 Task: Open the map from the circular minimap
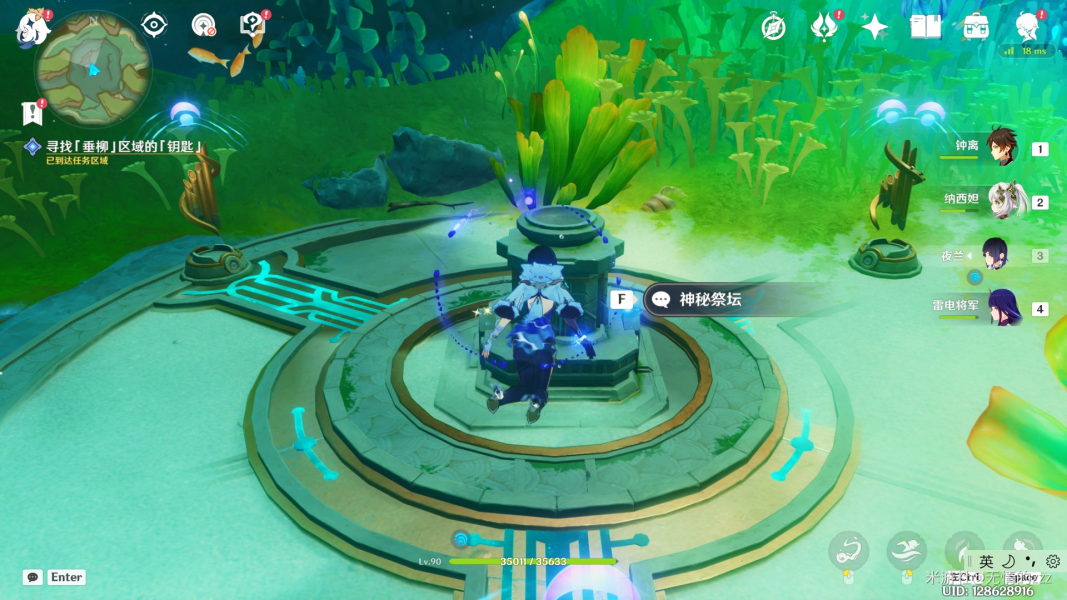click(x=93, y=69)
